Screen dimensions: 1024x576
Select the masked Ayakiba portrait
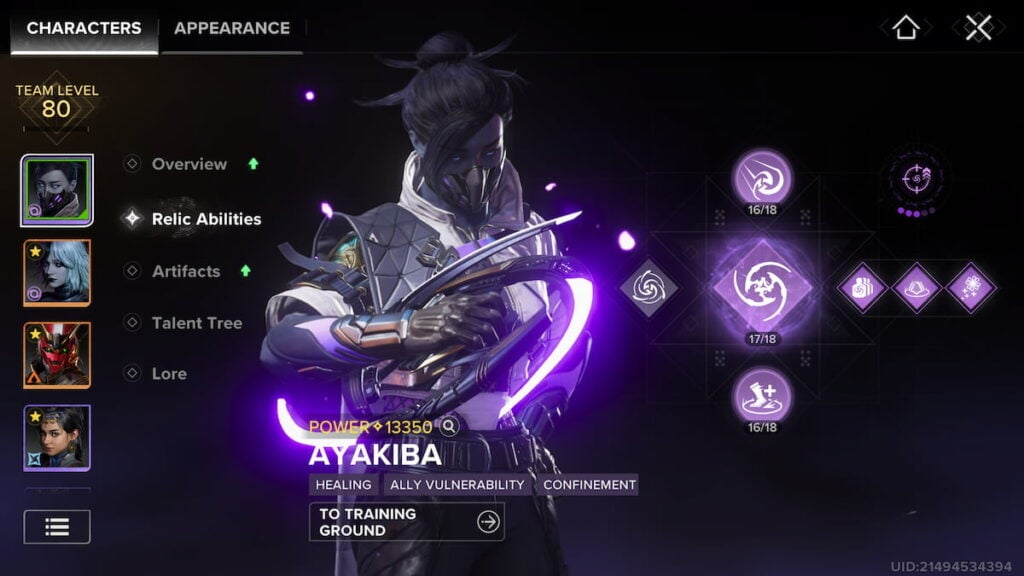tap(57, 191)
